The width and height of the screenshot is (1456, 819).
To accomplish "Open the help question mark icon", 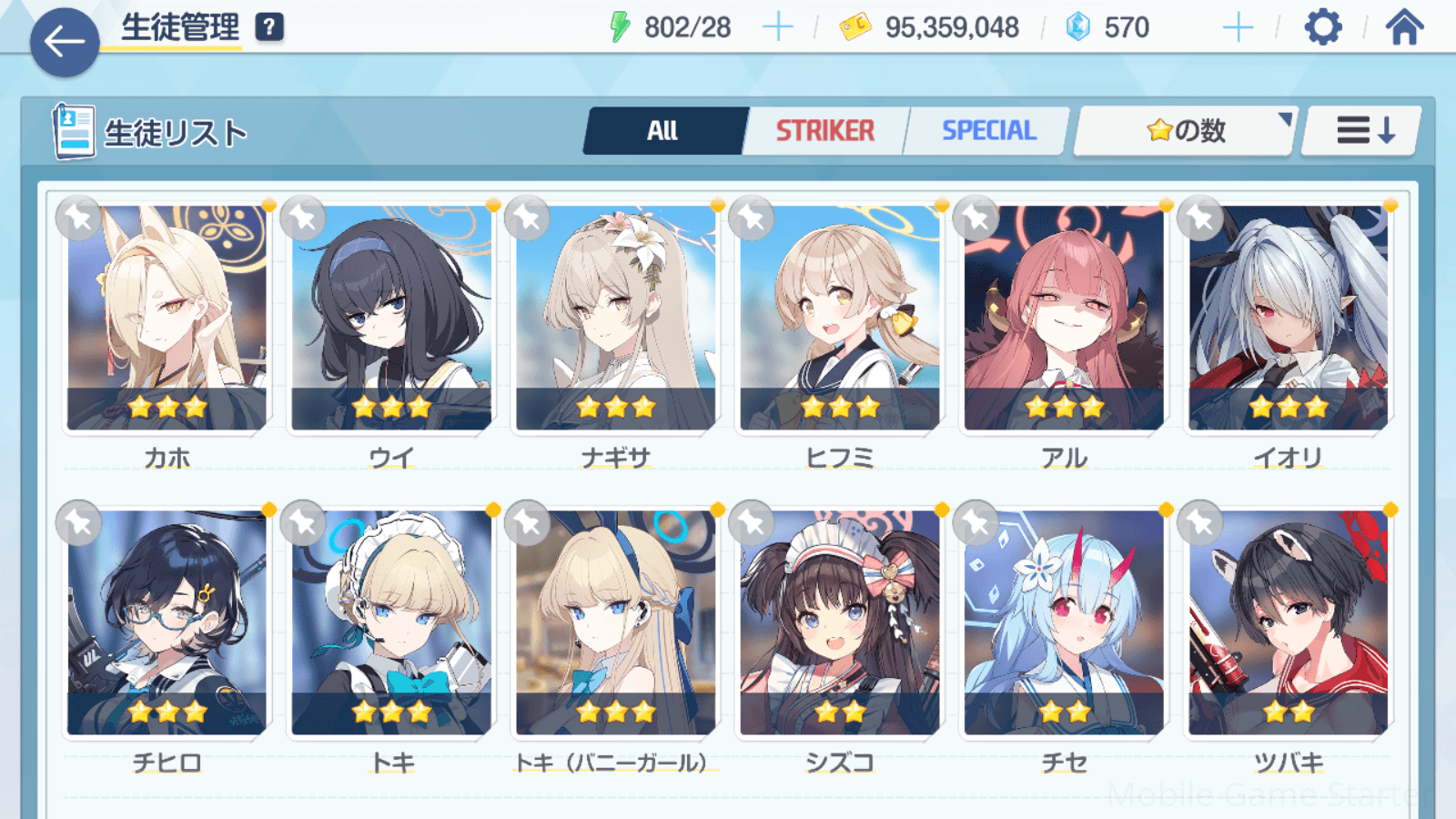I will pos(269,27).
